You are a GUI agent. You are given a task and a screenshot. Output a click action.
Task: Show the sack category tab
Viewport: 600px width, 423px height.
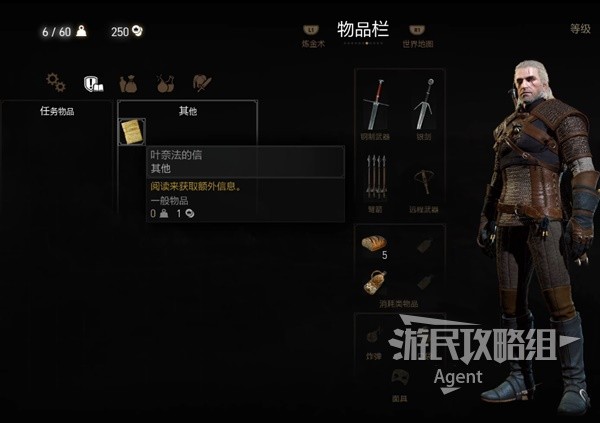pos(128,83)
